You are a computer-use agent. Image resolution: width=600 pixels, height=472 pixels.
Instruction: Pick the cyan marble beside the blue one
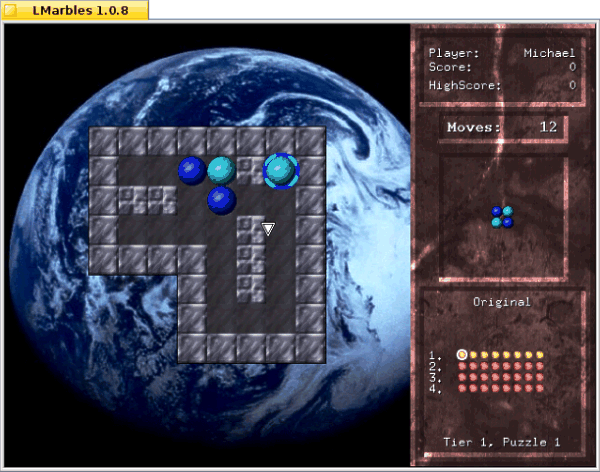222,170
